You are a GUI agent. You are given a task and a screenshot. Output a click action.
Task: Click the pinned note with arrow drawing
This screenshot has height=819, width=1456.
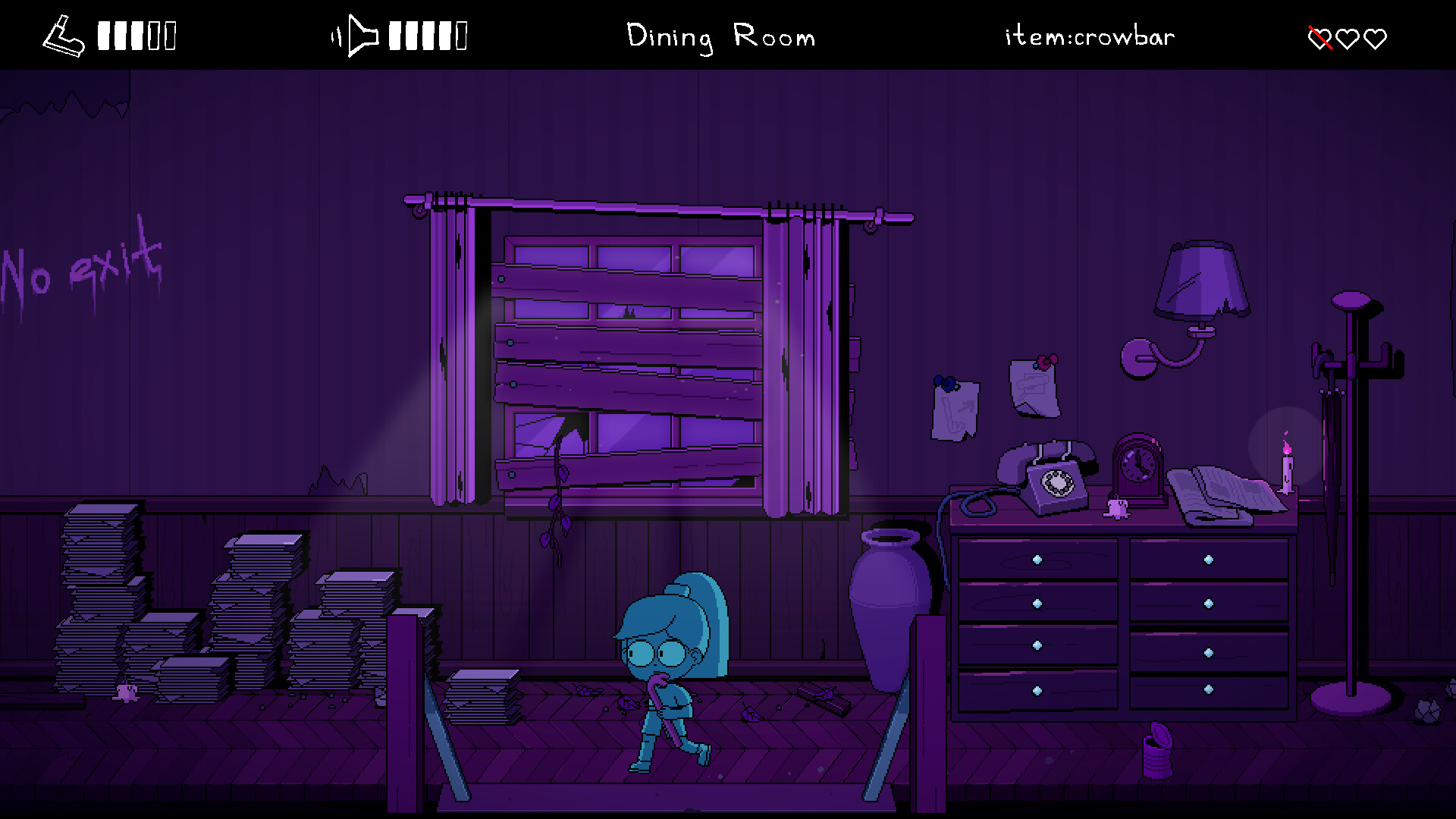pyautogui.click(x=954, y=409)
